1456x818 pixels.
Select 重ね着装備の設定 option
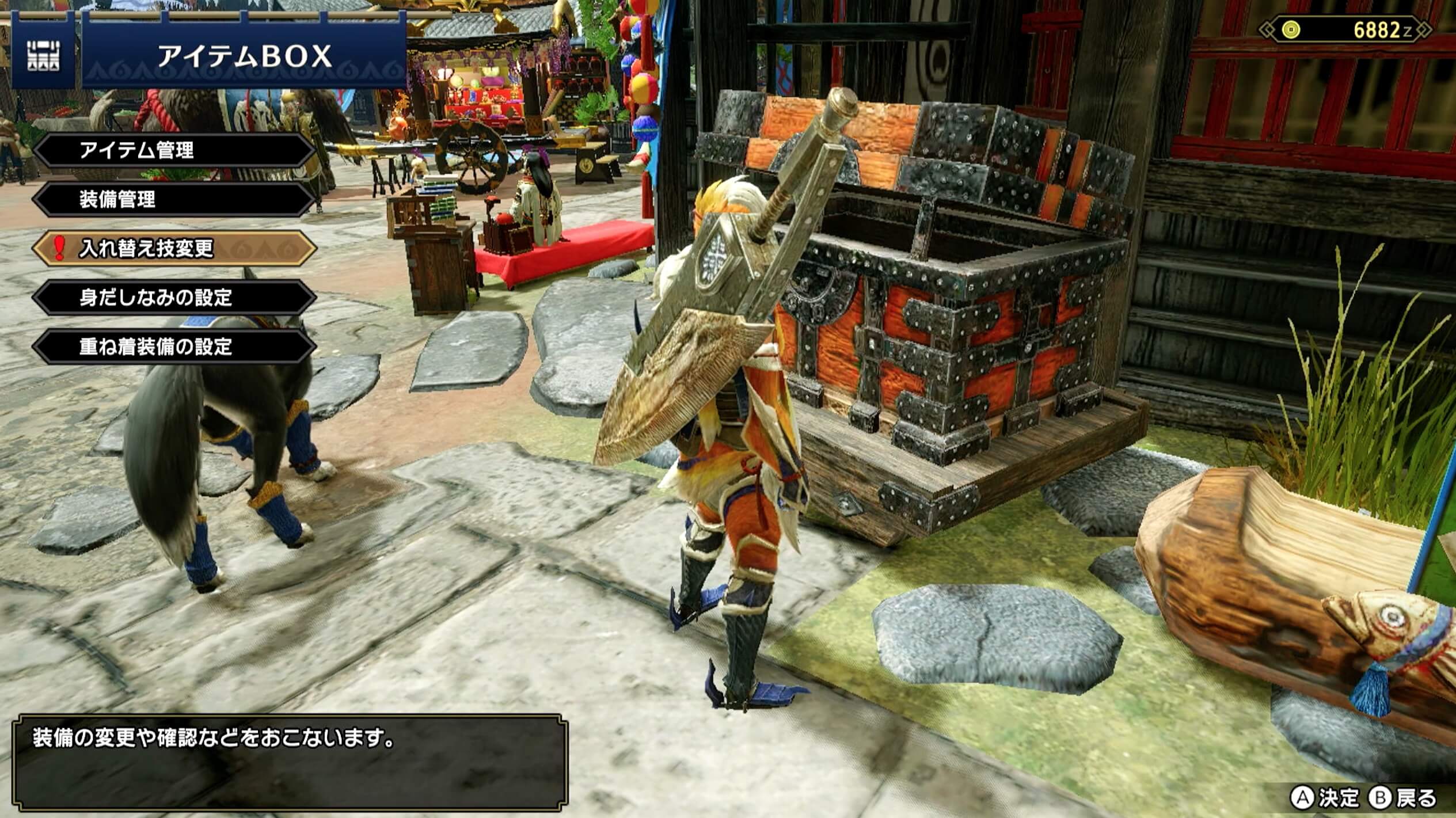click(x=173, y=347)
